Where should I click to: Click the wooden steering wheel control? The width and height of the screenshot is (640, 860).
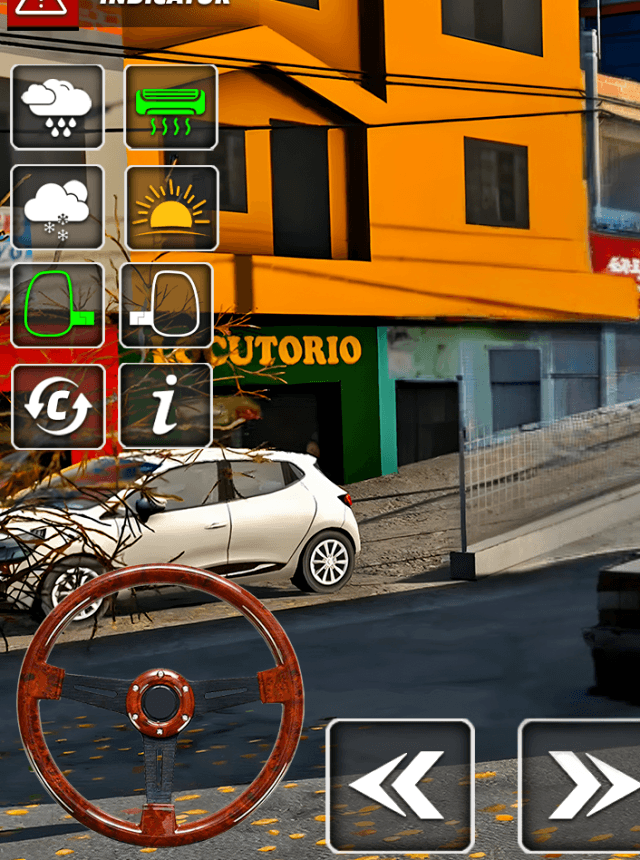click(160, 704)
